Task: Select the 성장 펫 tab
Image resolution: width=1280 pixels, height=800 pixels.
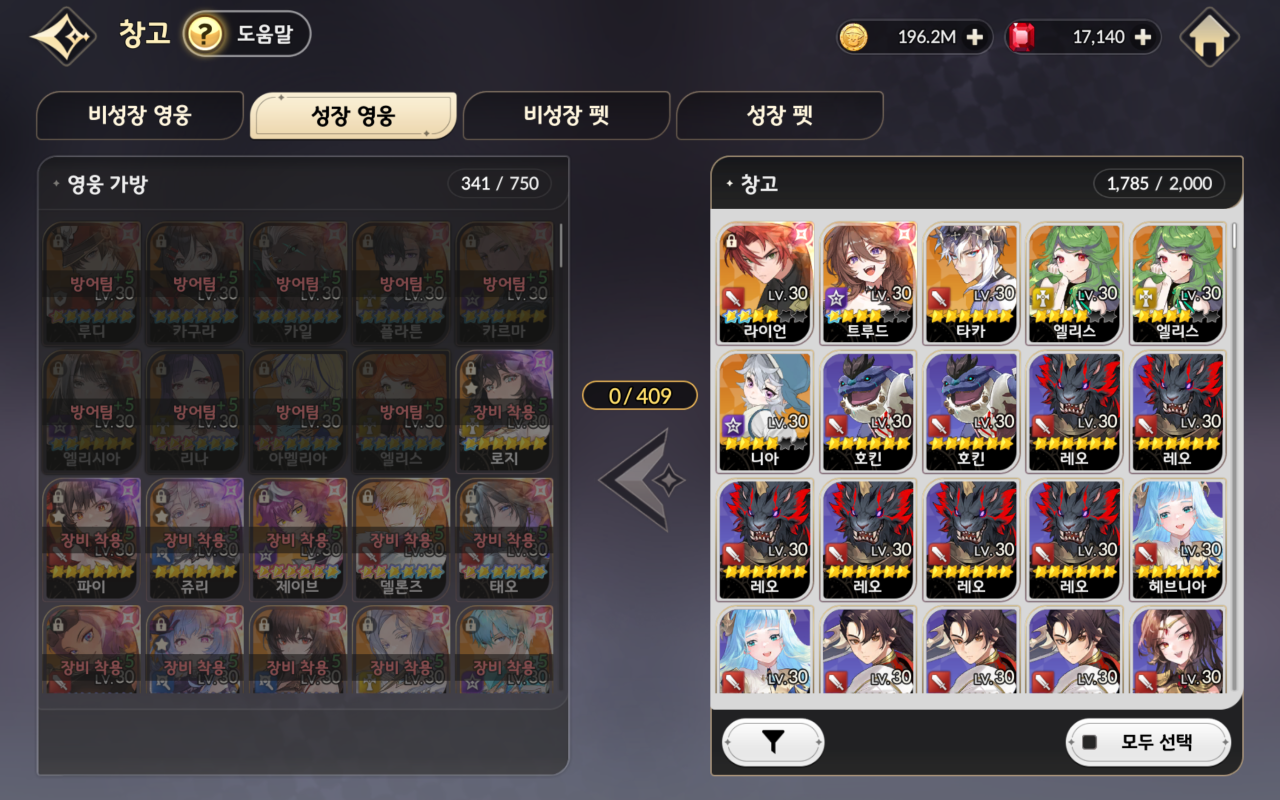Action: 780,115
